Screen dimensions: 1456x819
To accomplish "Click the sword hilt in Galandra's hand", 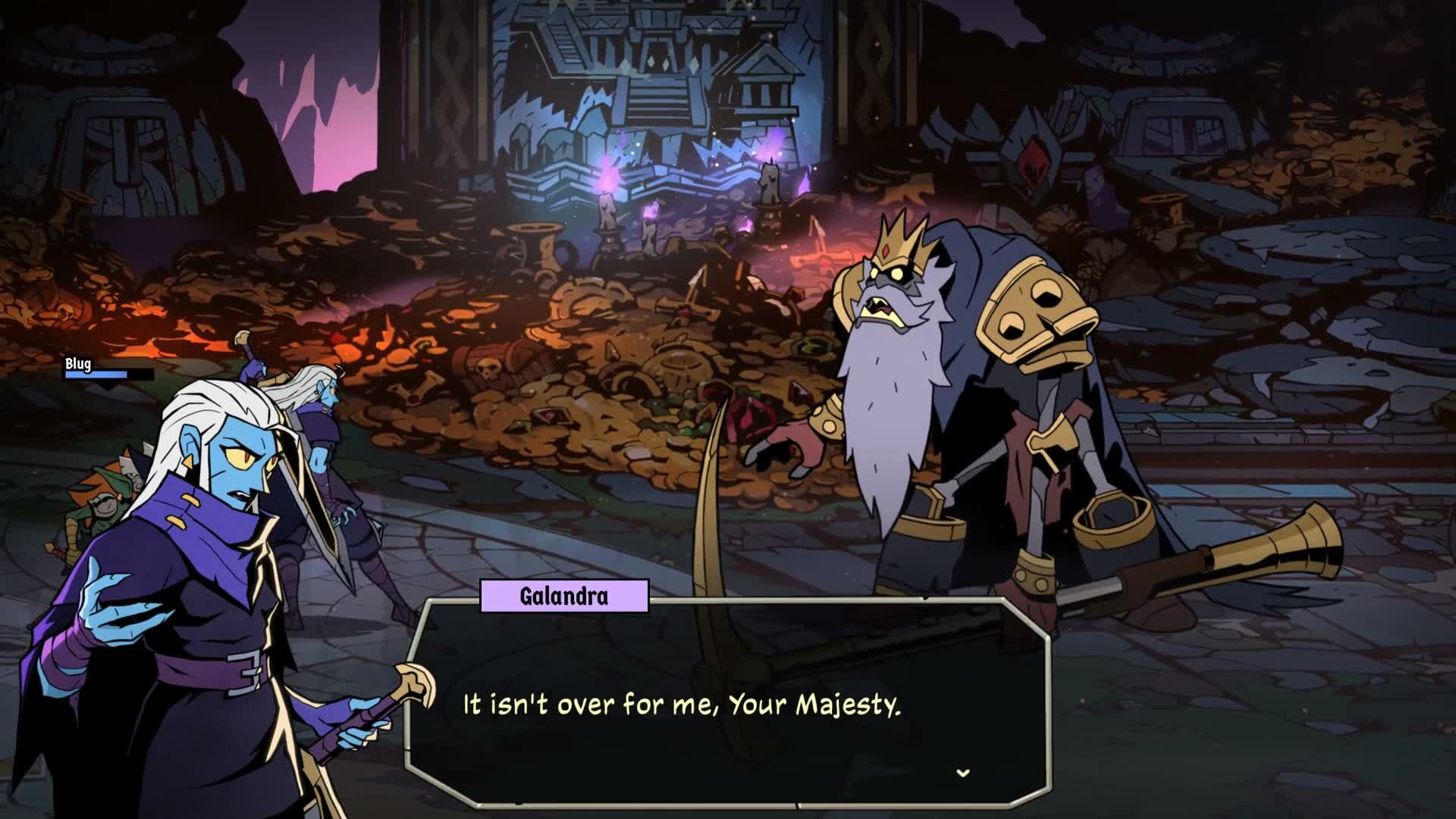I will point(413,686).
